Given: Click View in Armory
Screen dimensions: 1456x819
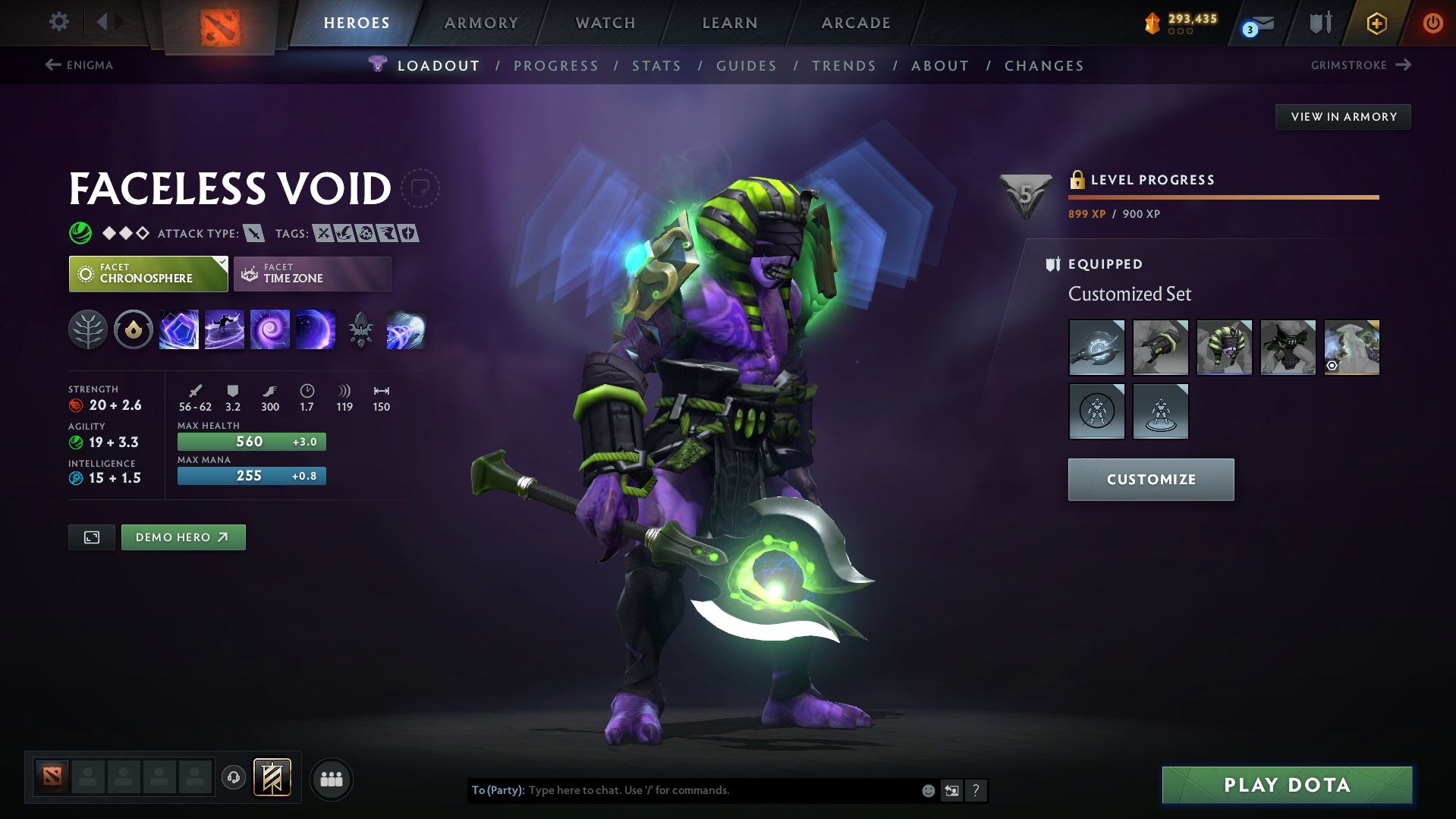Looking at the screenshot, I should coord(1342,116).
